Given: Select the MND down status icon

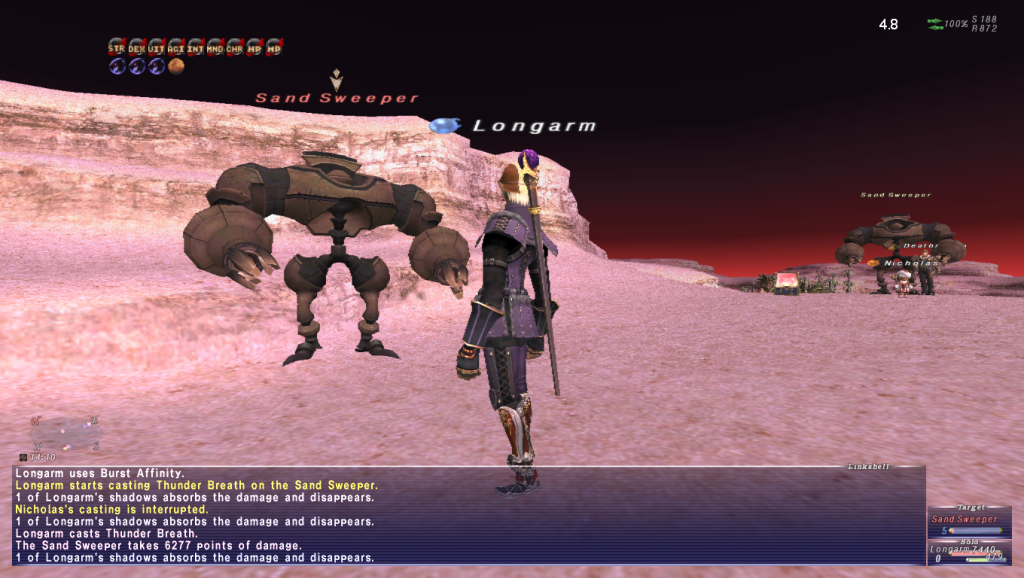Looking at the screenshot, I should [x=215, y=47].
